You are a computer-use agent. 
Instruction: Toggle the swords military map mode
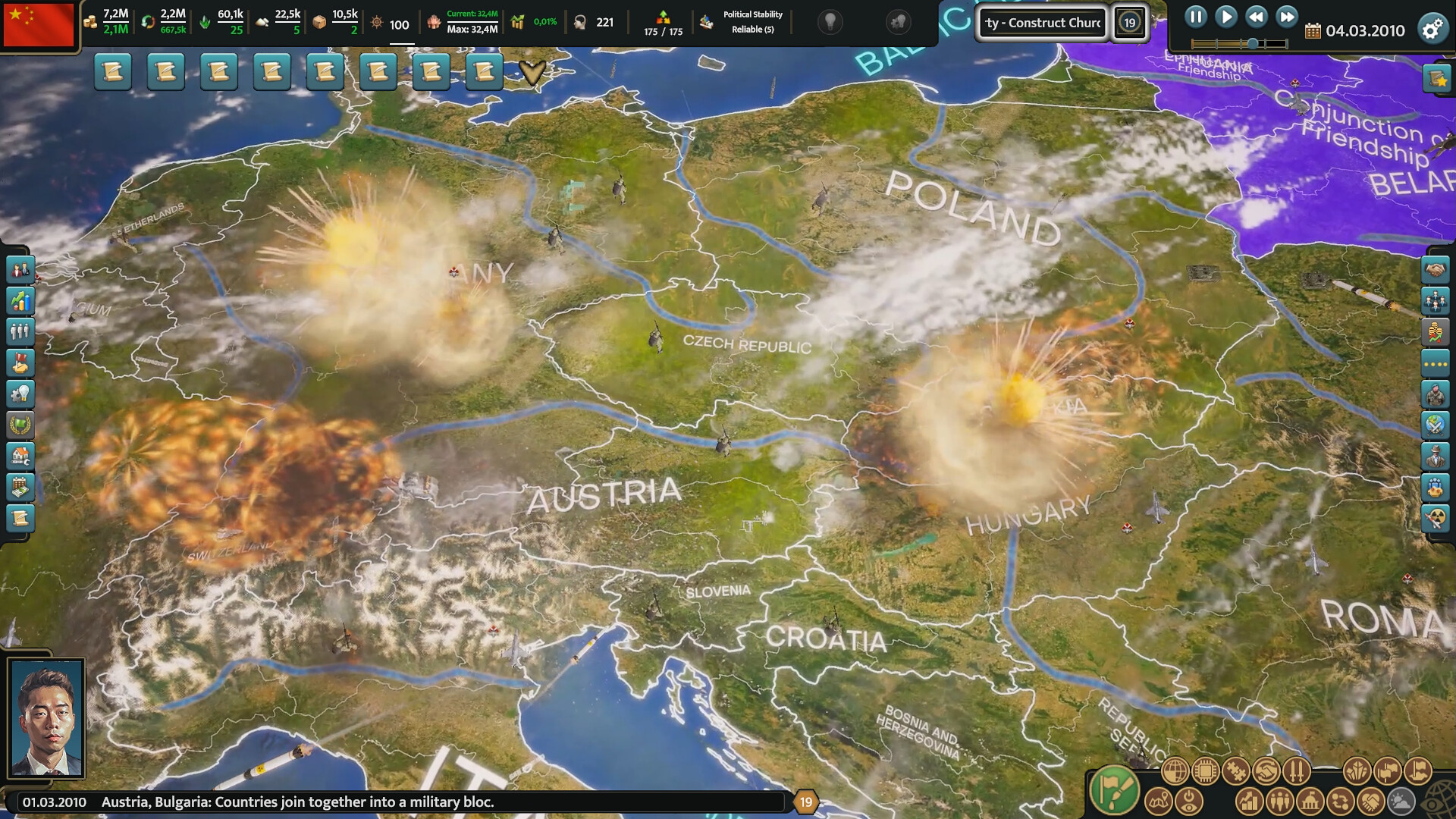point(1297,770)
